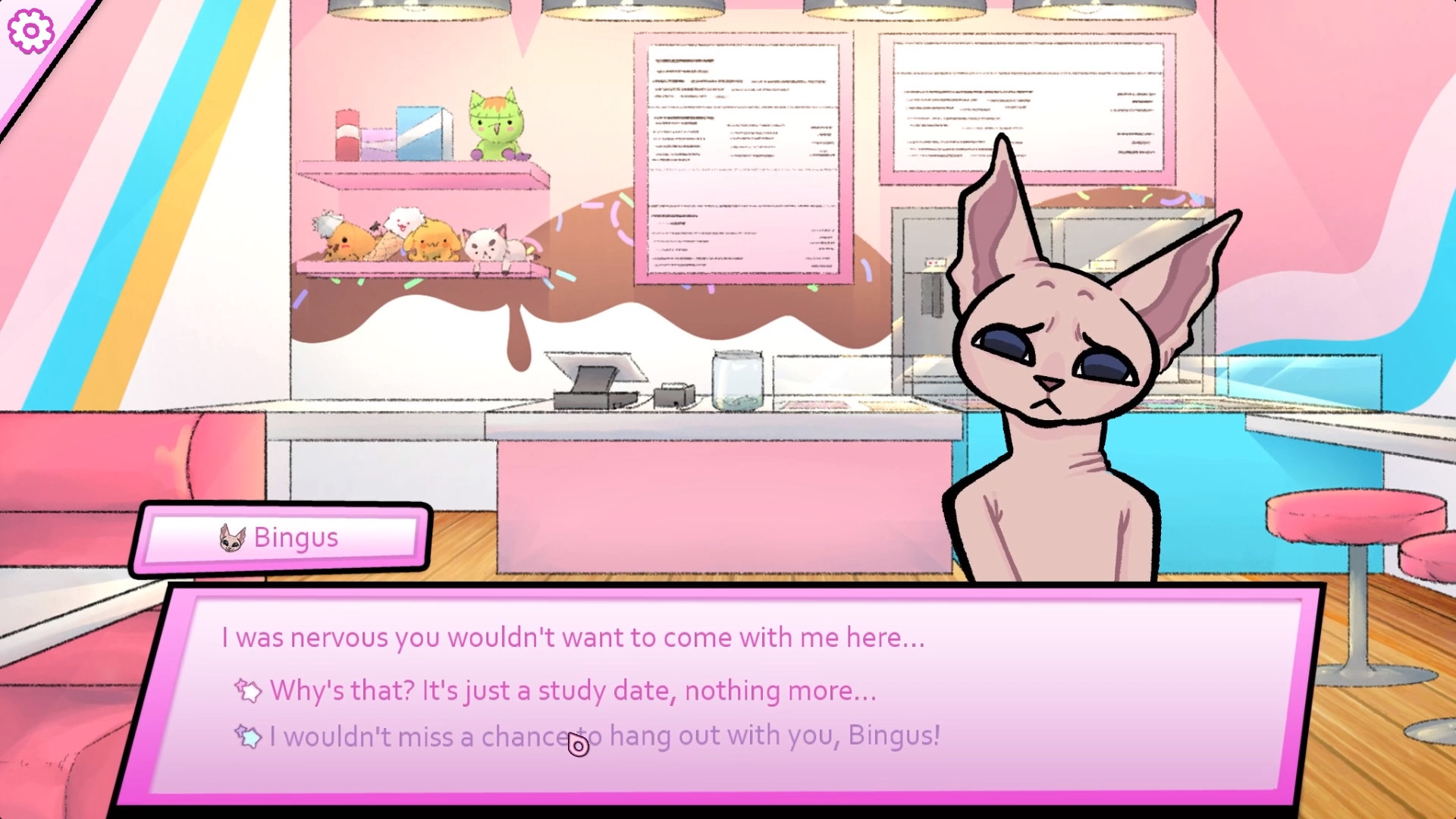Click the green cat plushie on the top shelf
The height and width of the screenshot is (819, 1456).
click(497, 125)
